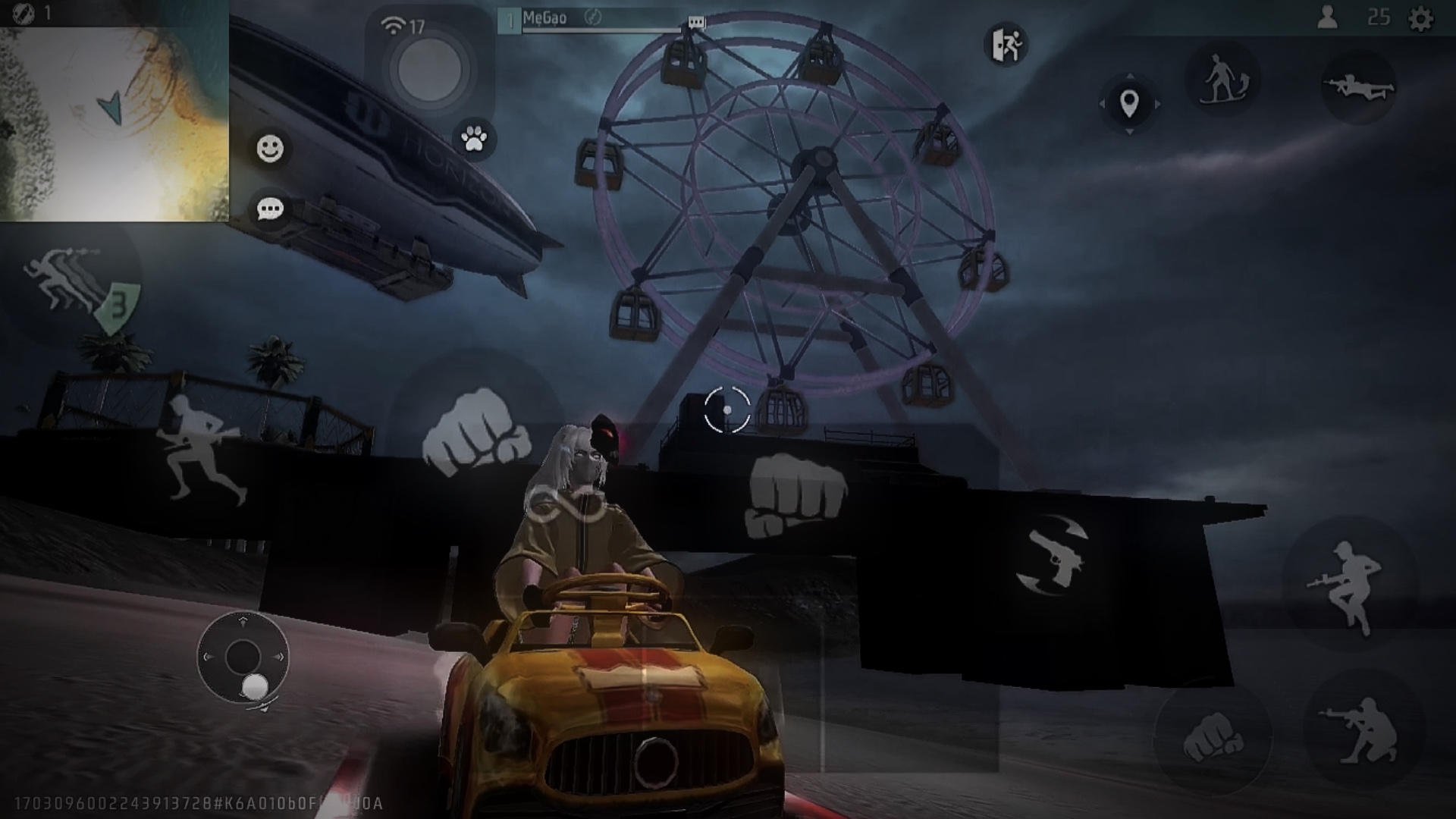Open the settings gear menu
Screen dimensions: 1456x819
tap(1420, 18)
